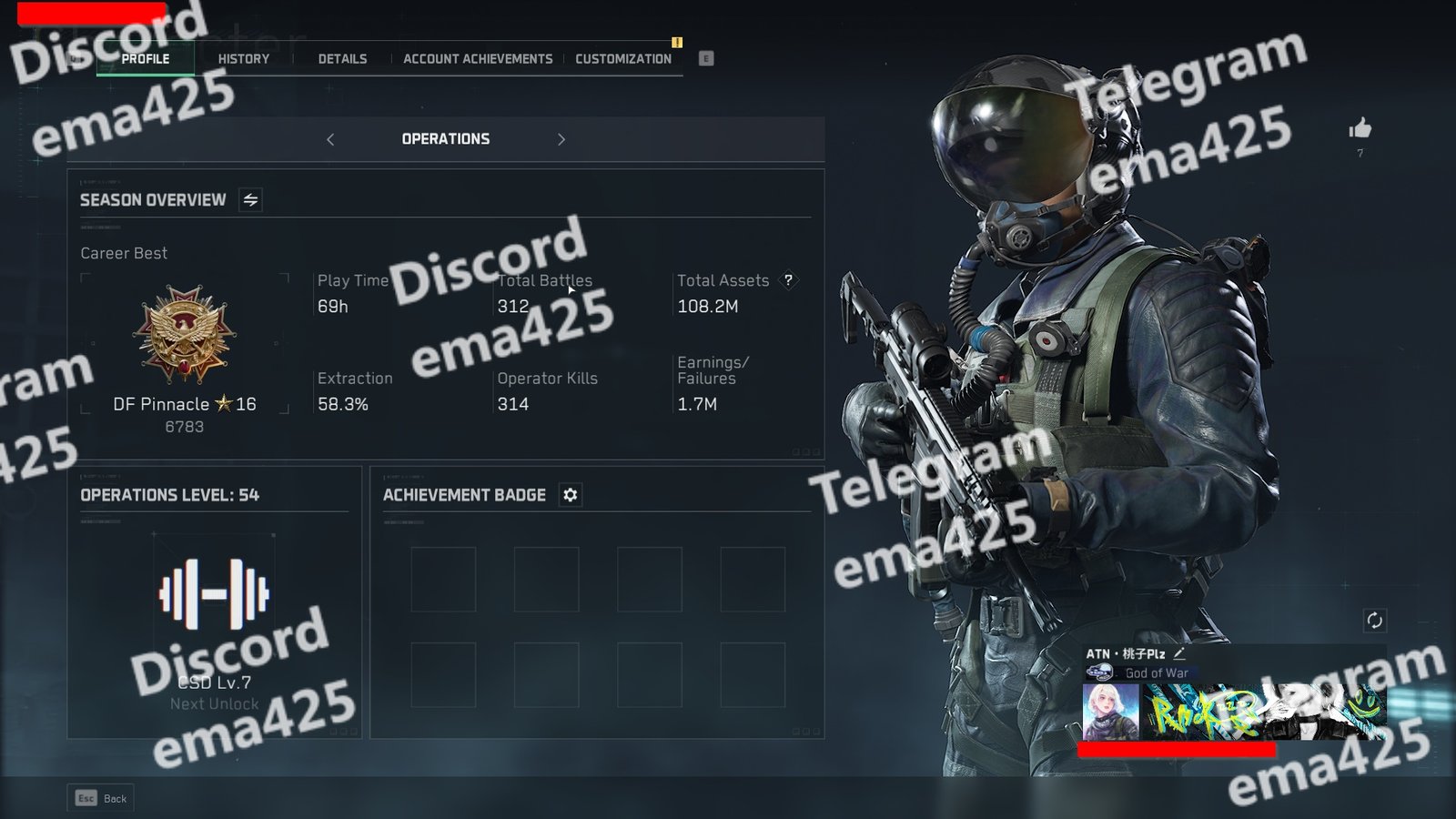Give a thumbs-up like to this profile

pyautogui.click(x=1360, y=129)
